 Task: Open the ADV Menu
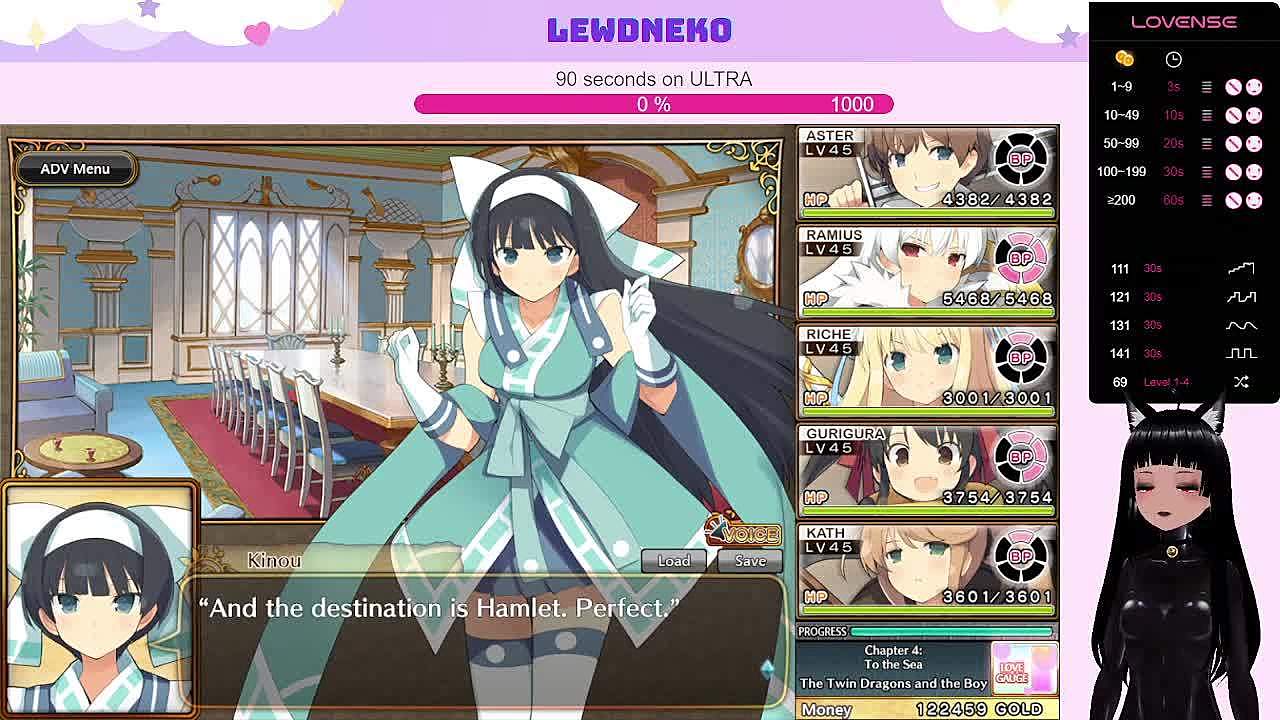pyautogui.click(x=75, y=169)
